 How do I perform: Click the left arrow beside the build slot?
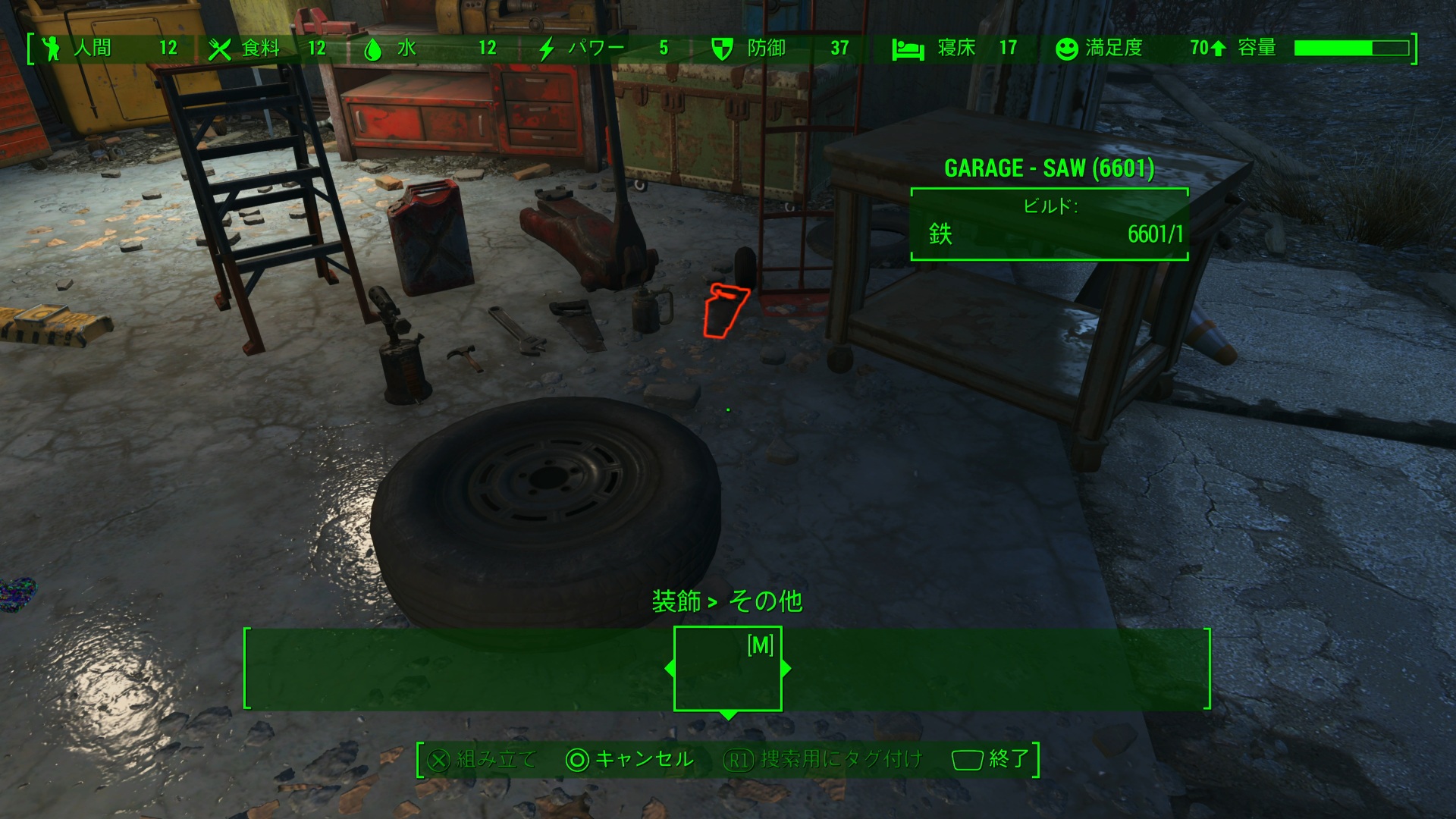pyautogui.click(x=669, y=668)
